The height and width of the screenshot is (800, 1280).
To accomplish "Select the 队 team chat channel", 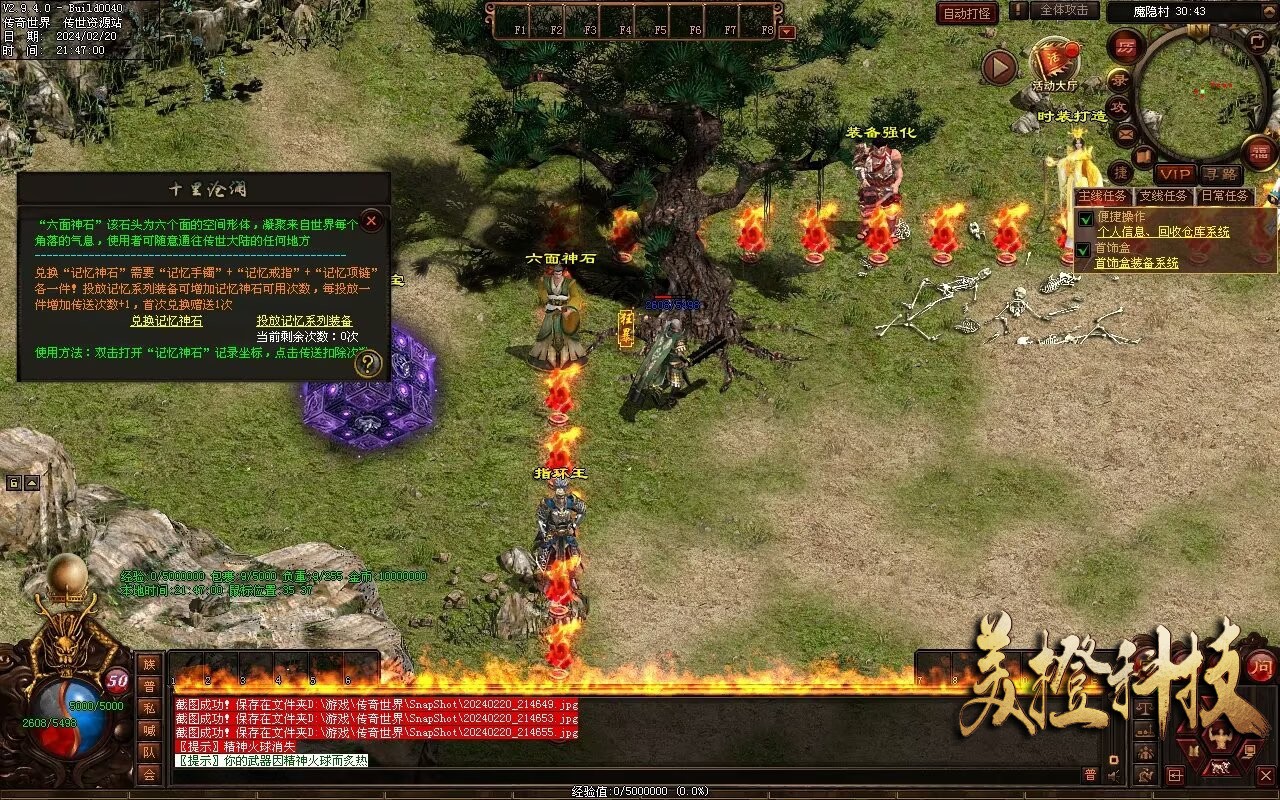I will pyautogui.click(x=149, y=752).
